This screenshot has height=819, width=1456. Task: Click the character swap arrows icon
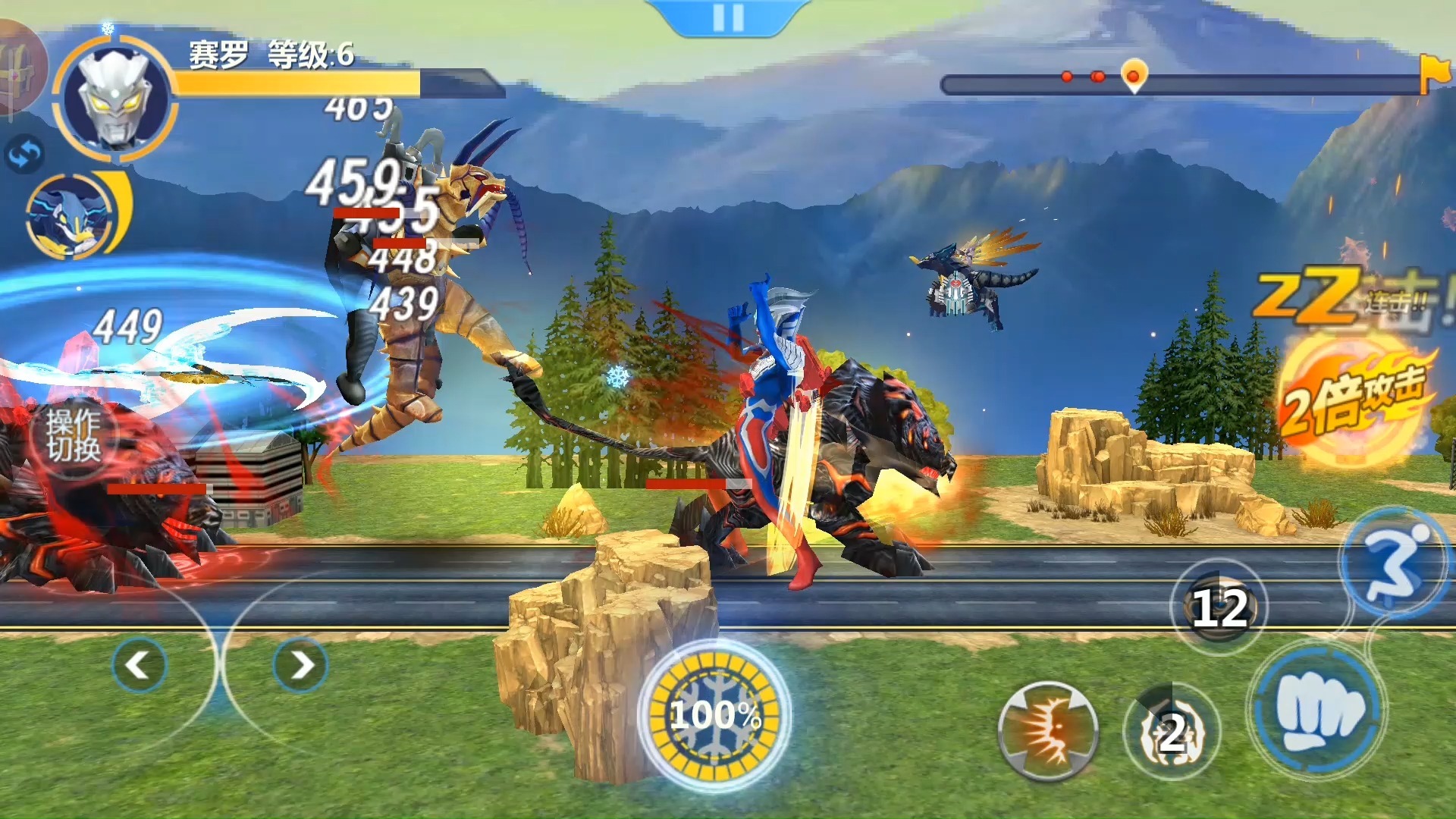tap(25, 155)
